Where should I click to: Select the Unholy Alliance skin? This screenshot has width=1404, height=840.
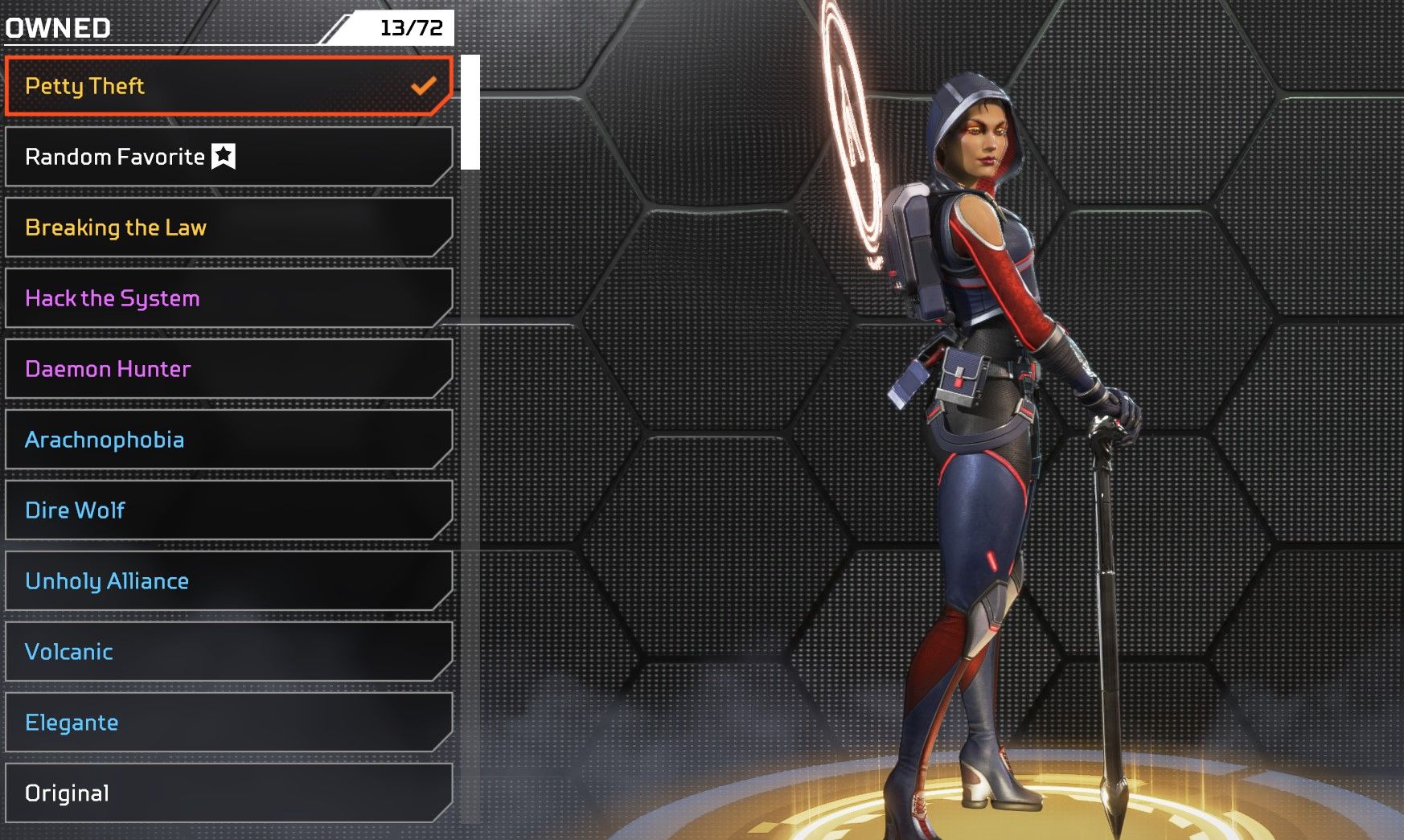tap(228, 581)
